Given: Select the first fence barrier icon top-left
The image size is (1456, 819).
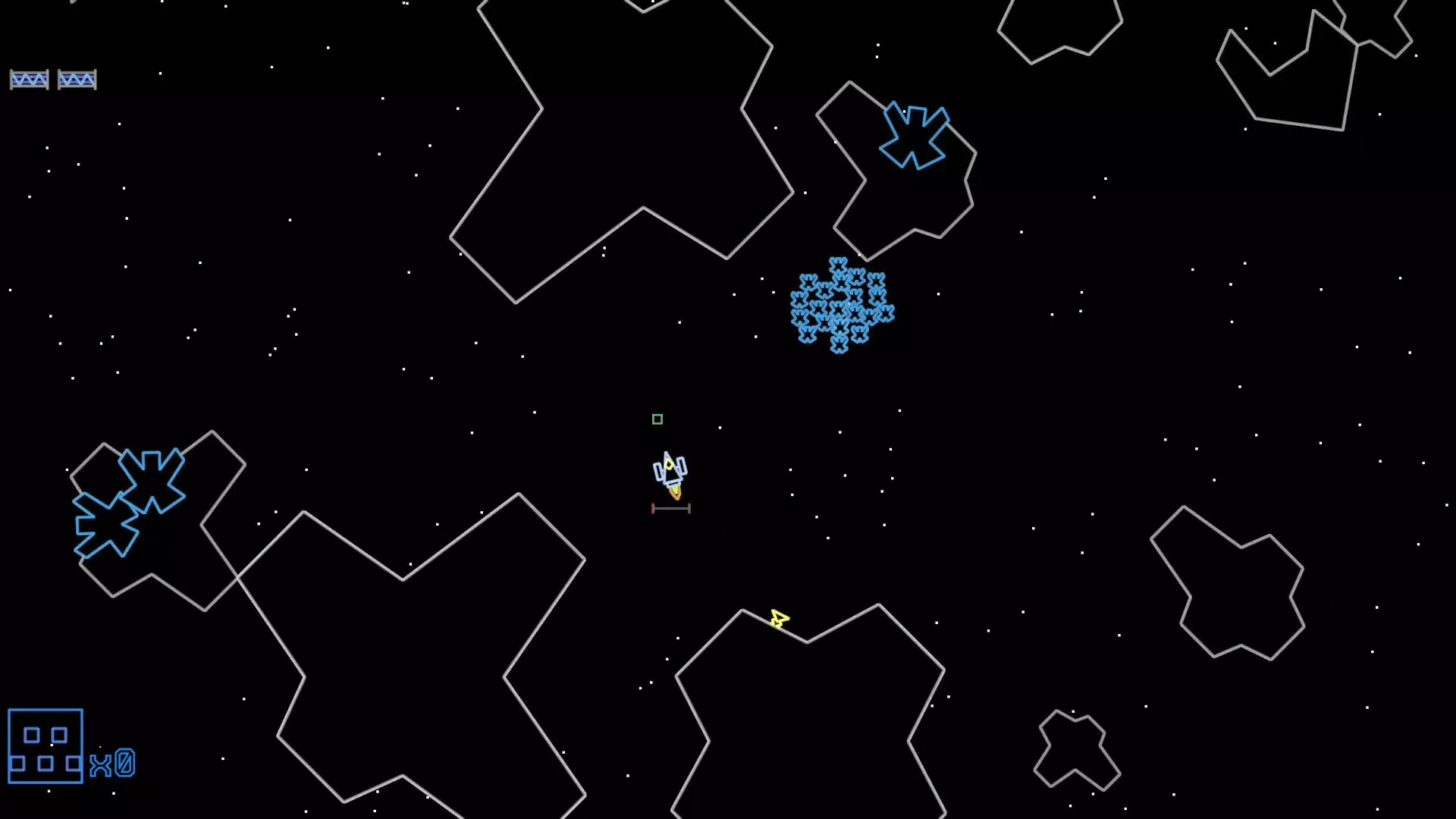Looking at the screenshot, I should [x=29, y=78].
